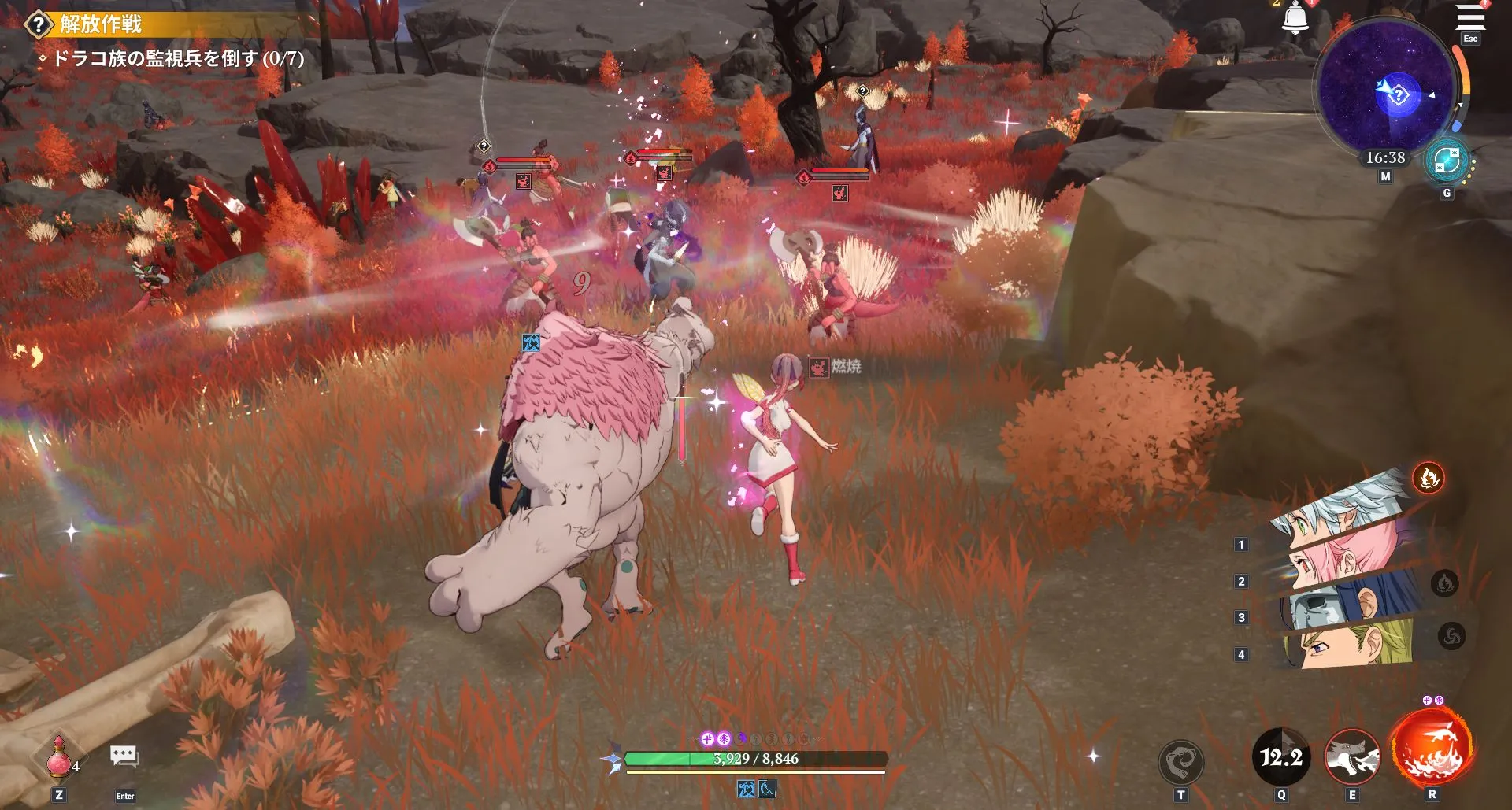Select the skill on 12.2 cooldown

[1280, 757]
